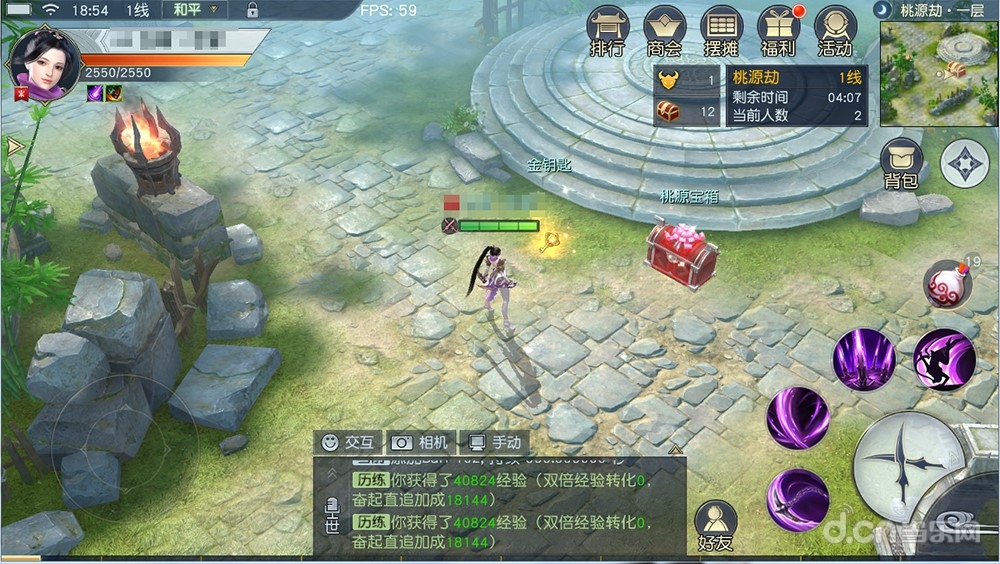
Task: Switch the 1线 server line
Action: [137, 10]
